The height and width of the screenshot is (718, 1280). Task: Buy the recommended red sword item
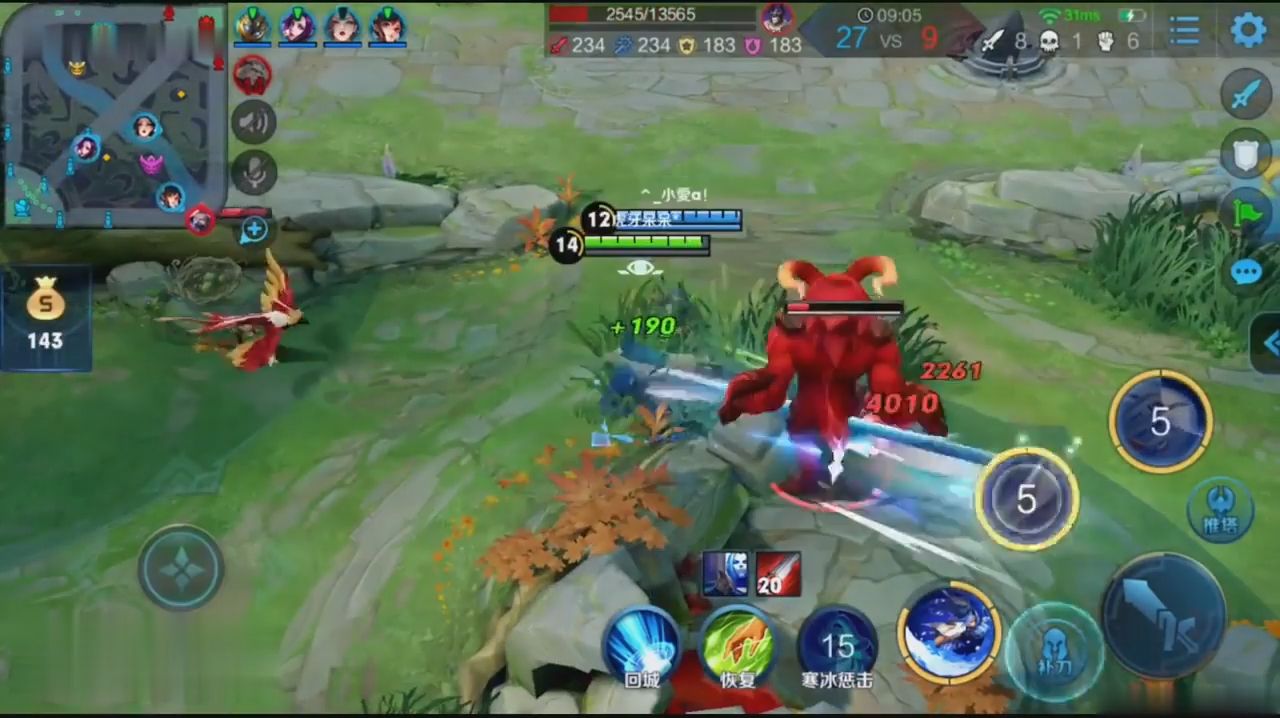(778, 574)
